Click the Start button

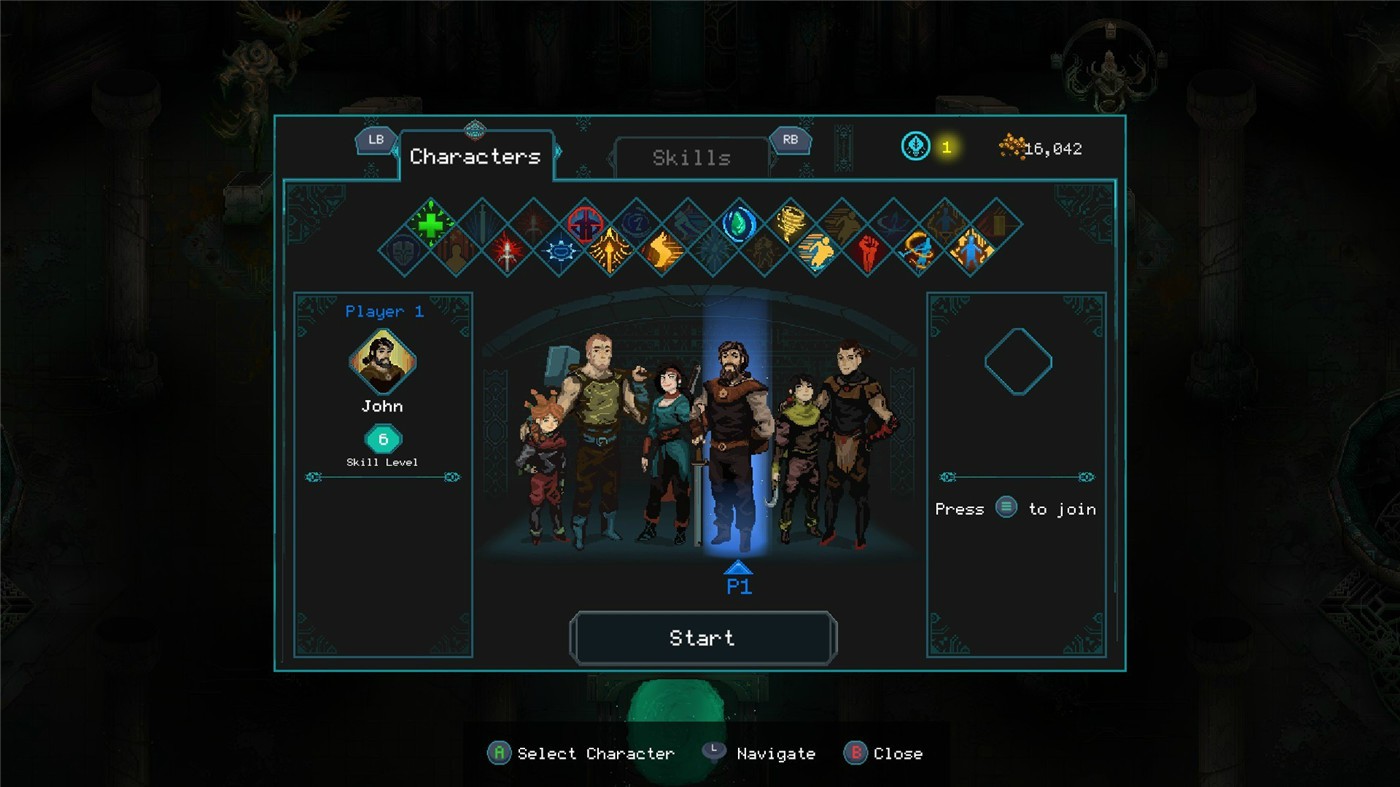pyautogui.click(x=702, y=638)
